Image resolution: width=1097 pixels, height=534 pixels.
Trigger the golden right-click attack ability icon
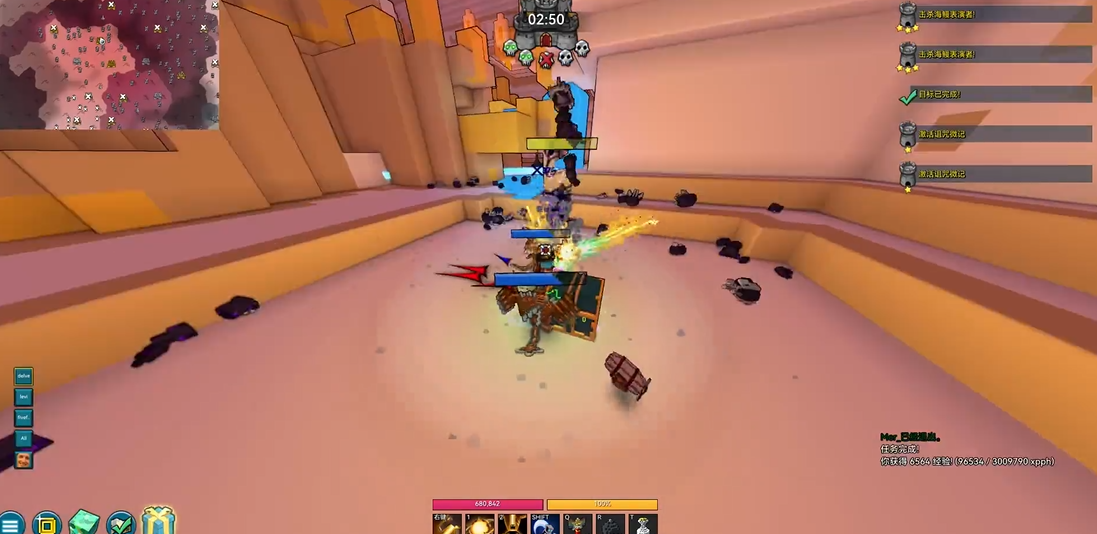(446, 524)
